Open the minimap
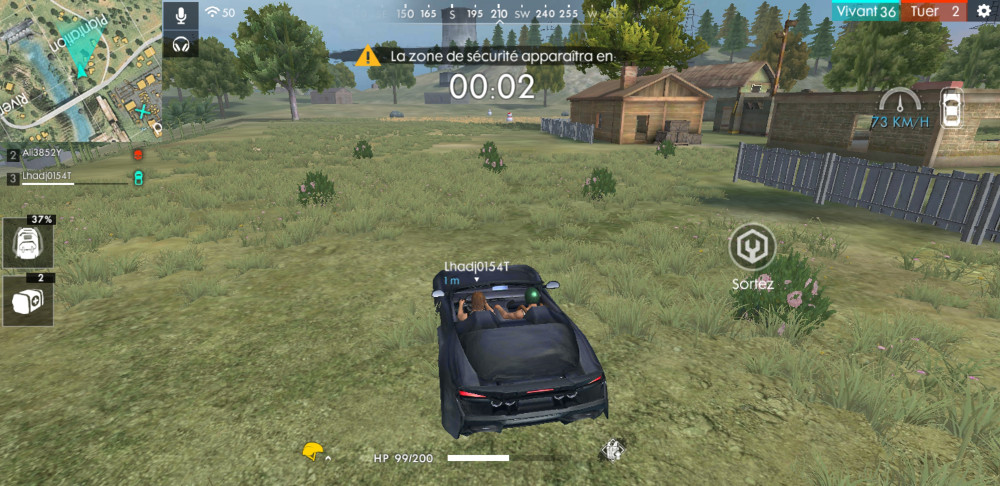Image resolution: width=1000 pixels, height=486 pixels. point(80,68)
